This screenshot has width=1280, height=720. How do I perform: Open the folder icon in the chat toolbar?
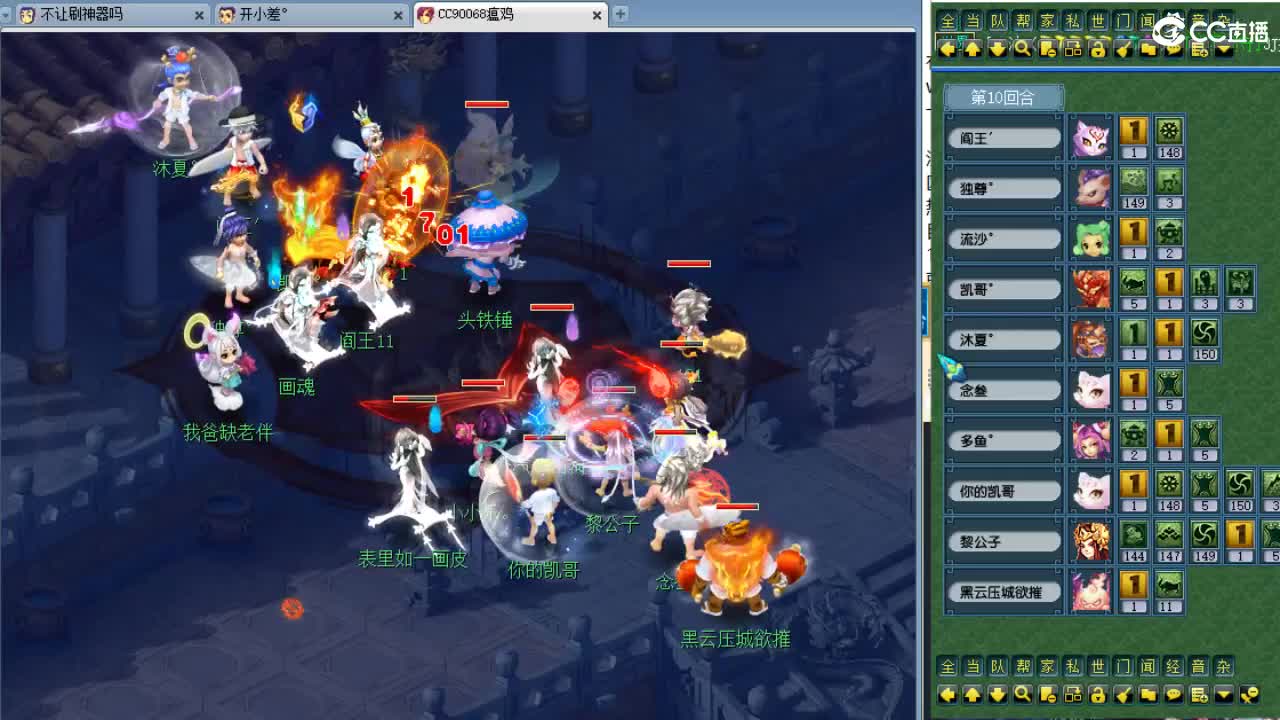(x=1147, y=49)
